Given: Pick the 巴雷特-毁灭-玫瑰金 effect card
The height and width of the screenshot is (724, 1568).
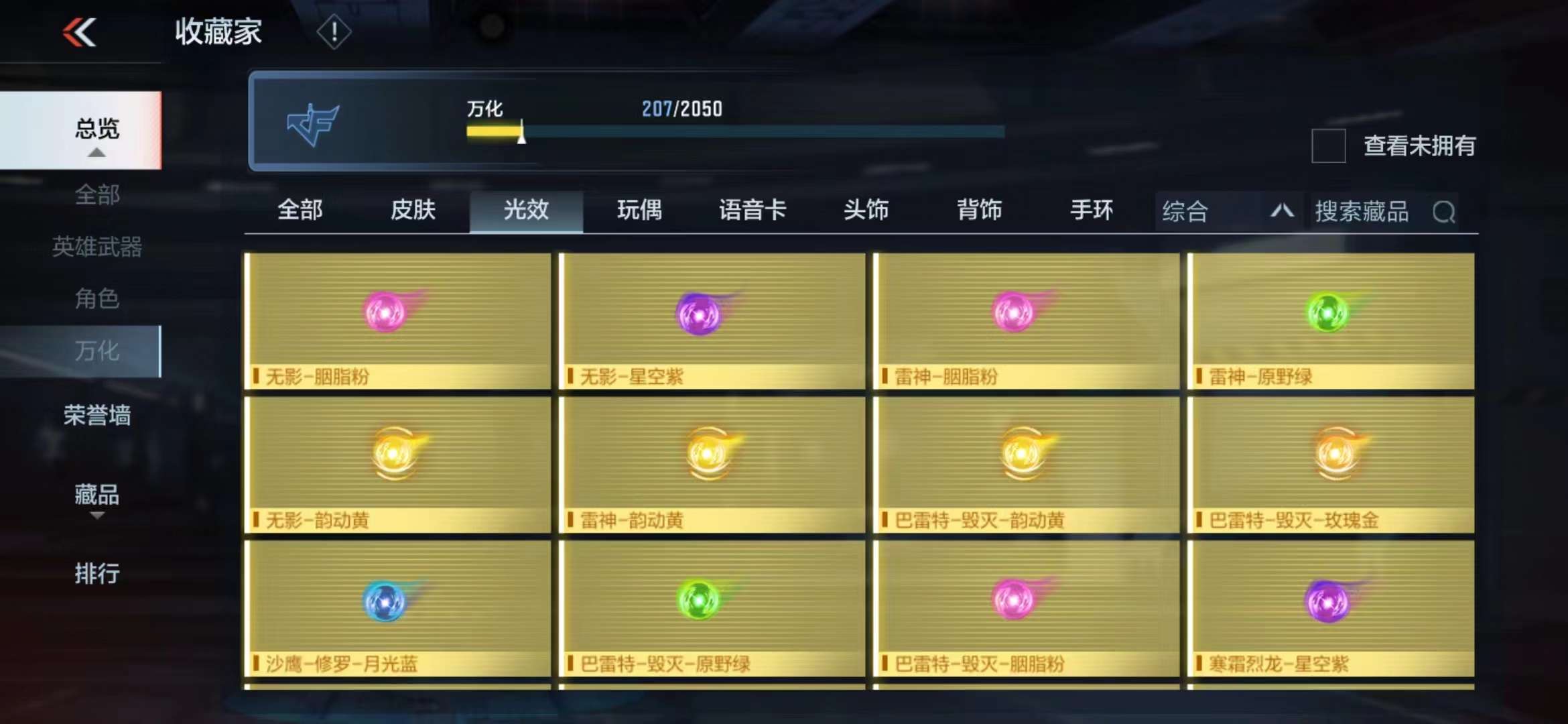Looking at the screenshot, I should (1331, 464).
